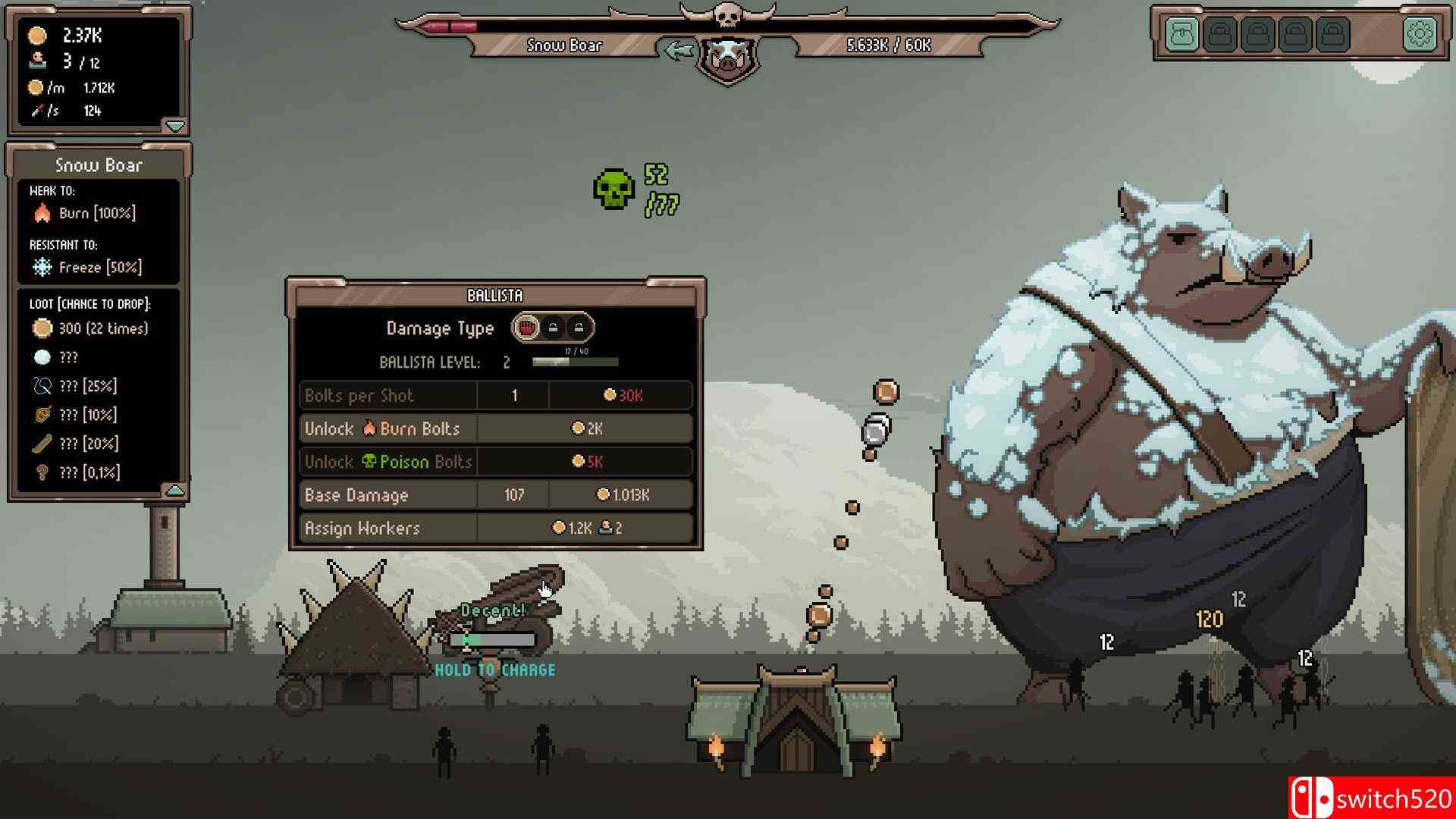This screenshot has width=1456, height=819.
Task: Open the settings gear in the top-right bar
Action: point(1419,34)
